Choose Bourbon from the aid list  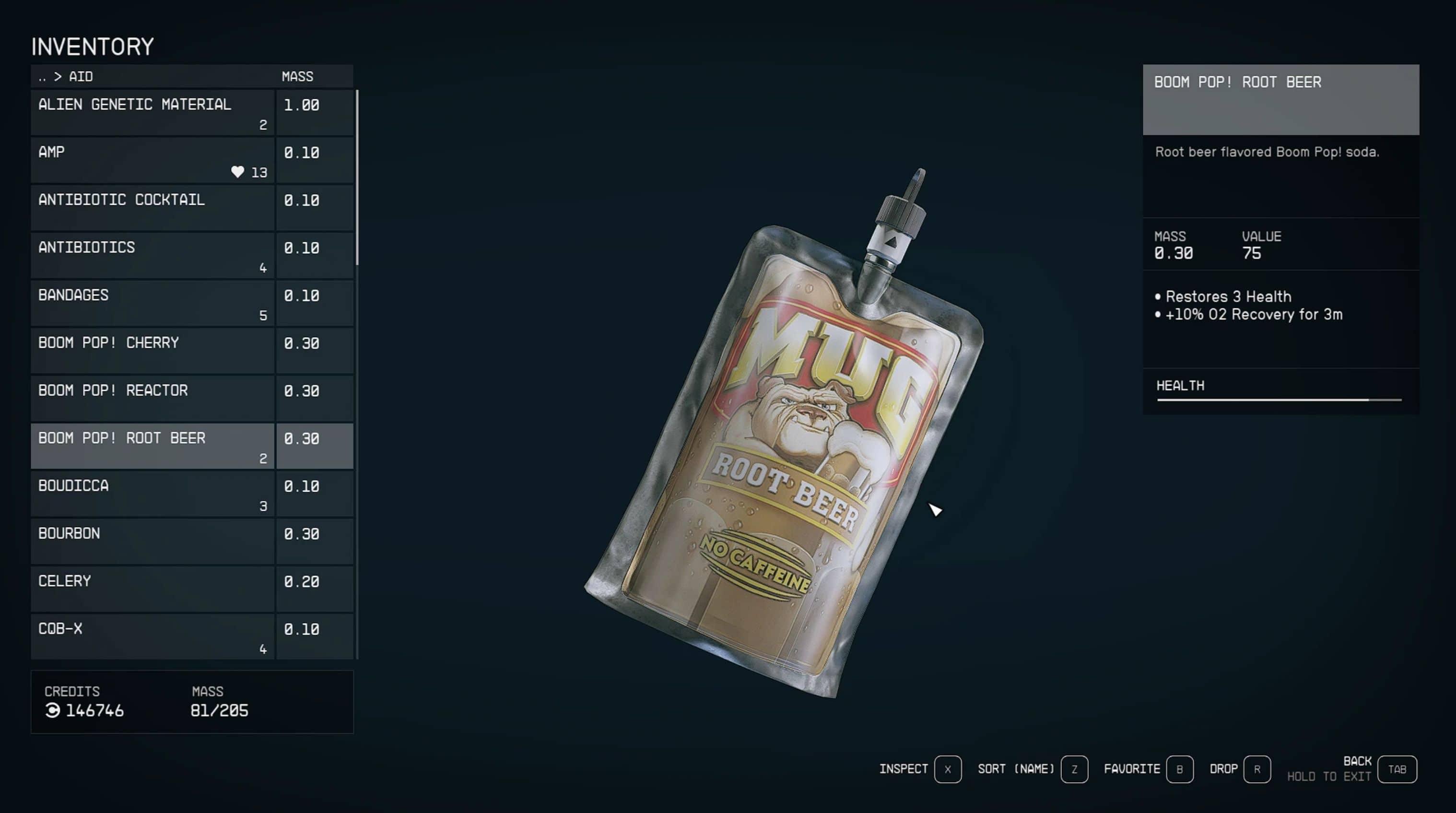153,541
